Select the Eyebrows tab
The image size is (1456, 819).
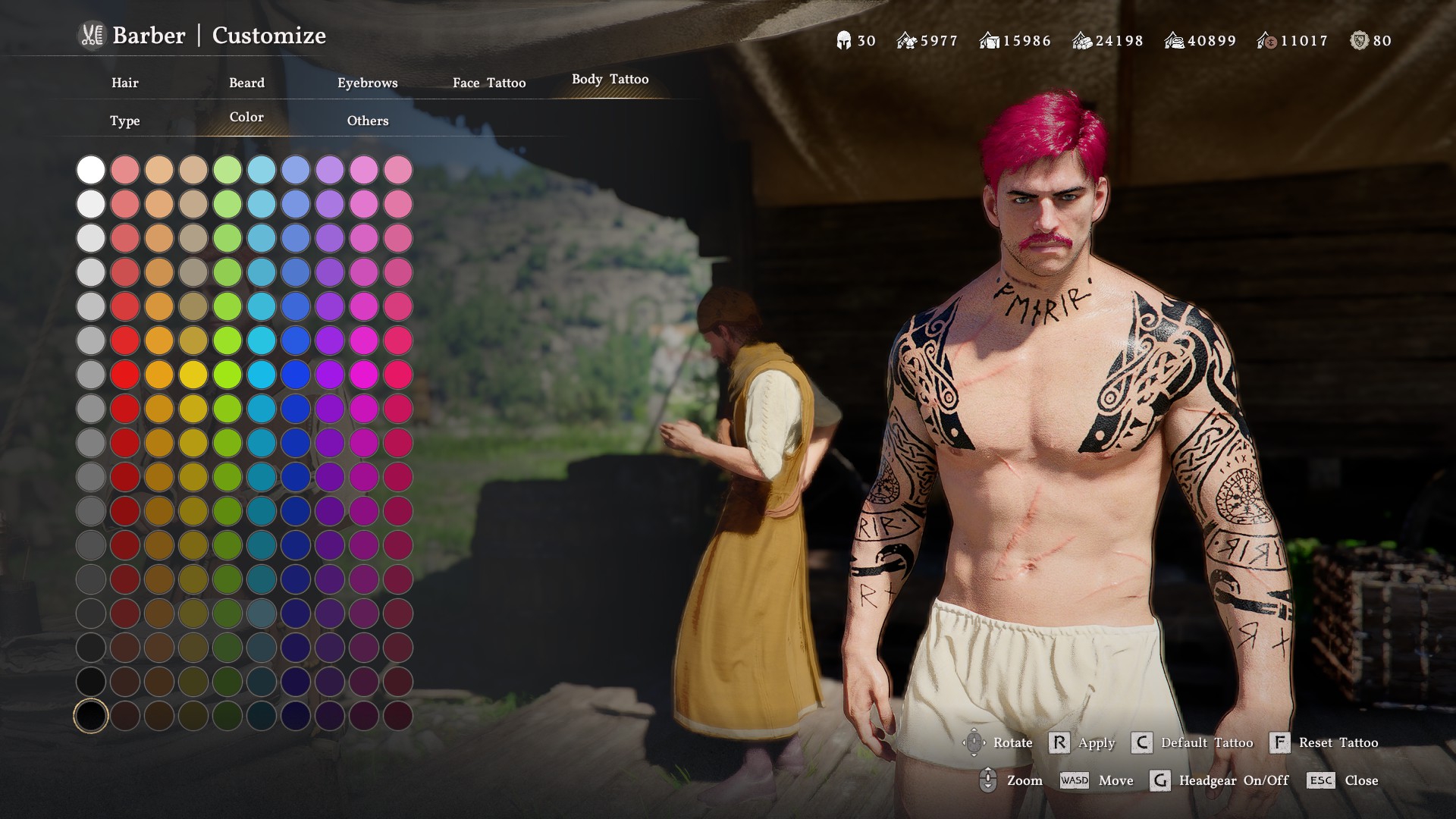coord(368,83)
